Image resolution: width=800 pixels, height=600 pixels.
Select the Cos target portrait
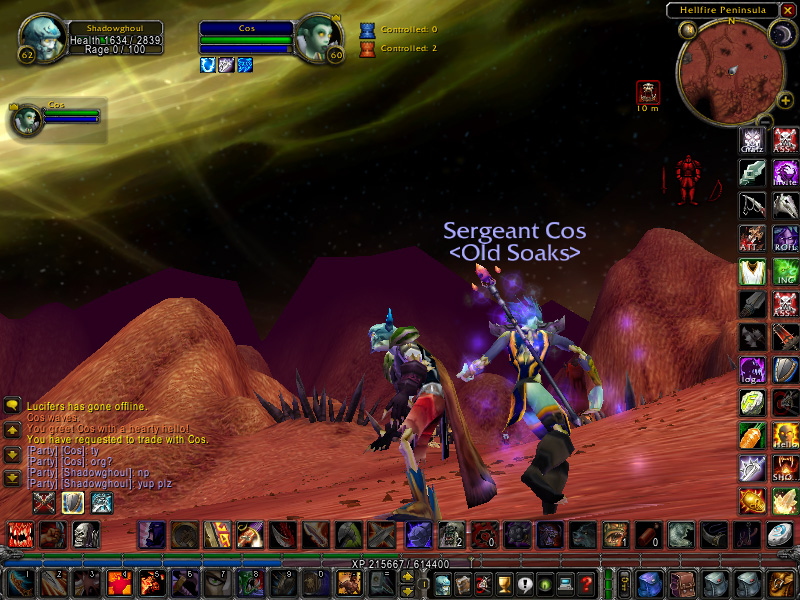click(319, 37)
